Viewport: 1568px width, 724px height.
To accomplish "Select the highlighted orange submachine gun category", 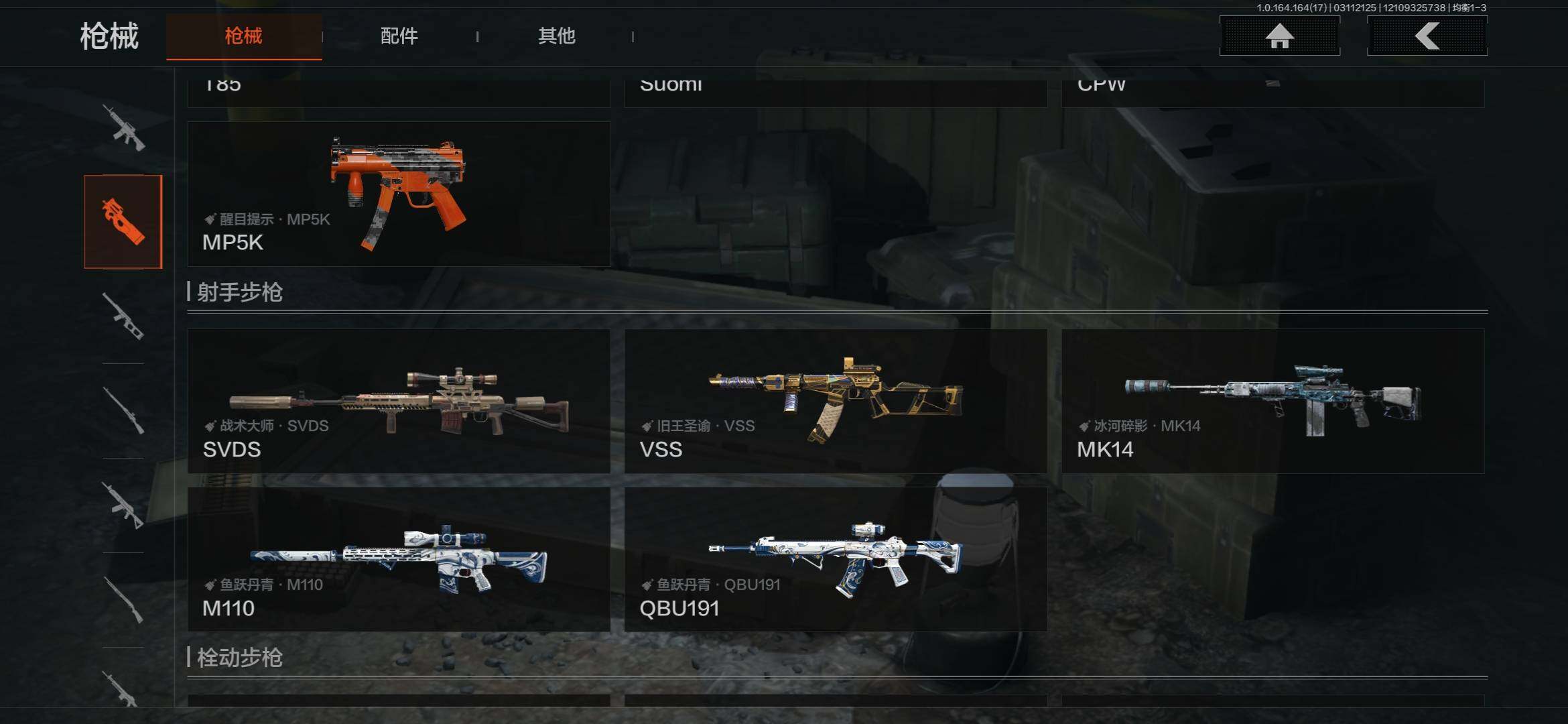I will [123, 221].
